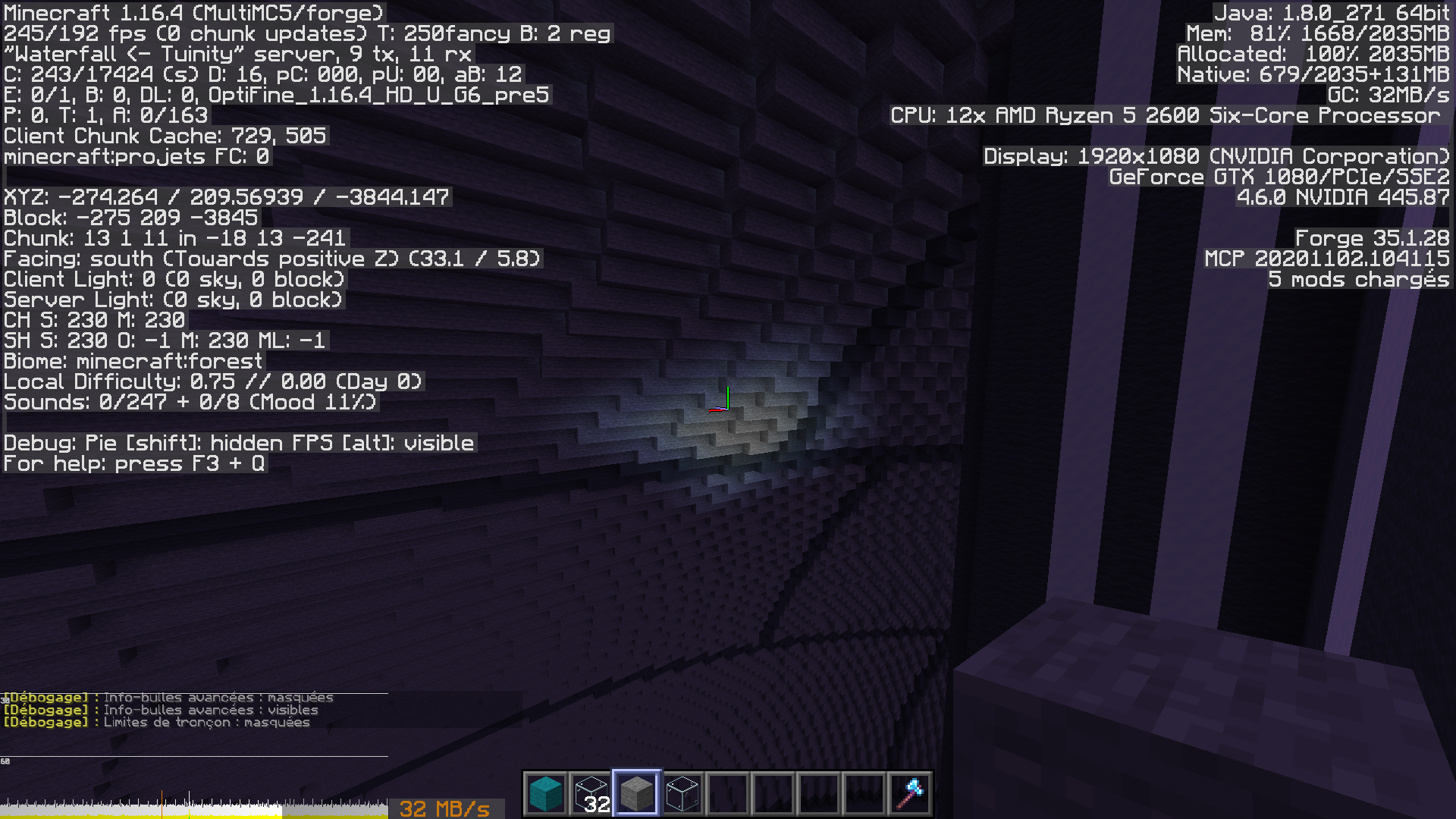Click the XYZ coordinates debug line
The height and width of the screenshot is (819, 1456).
click(225, 196)
